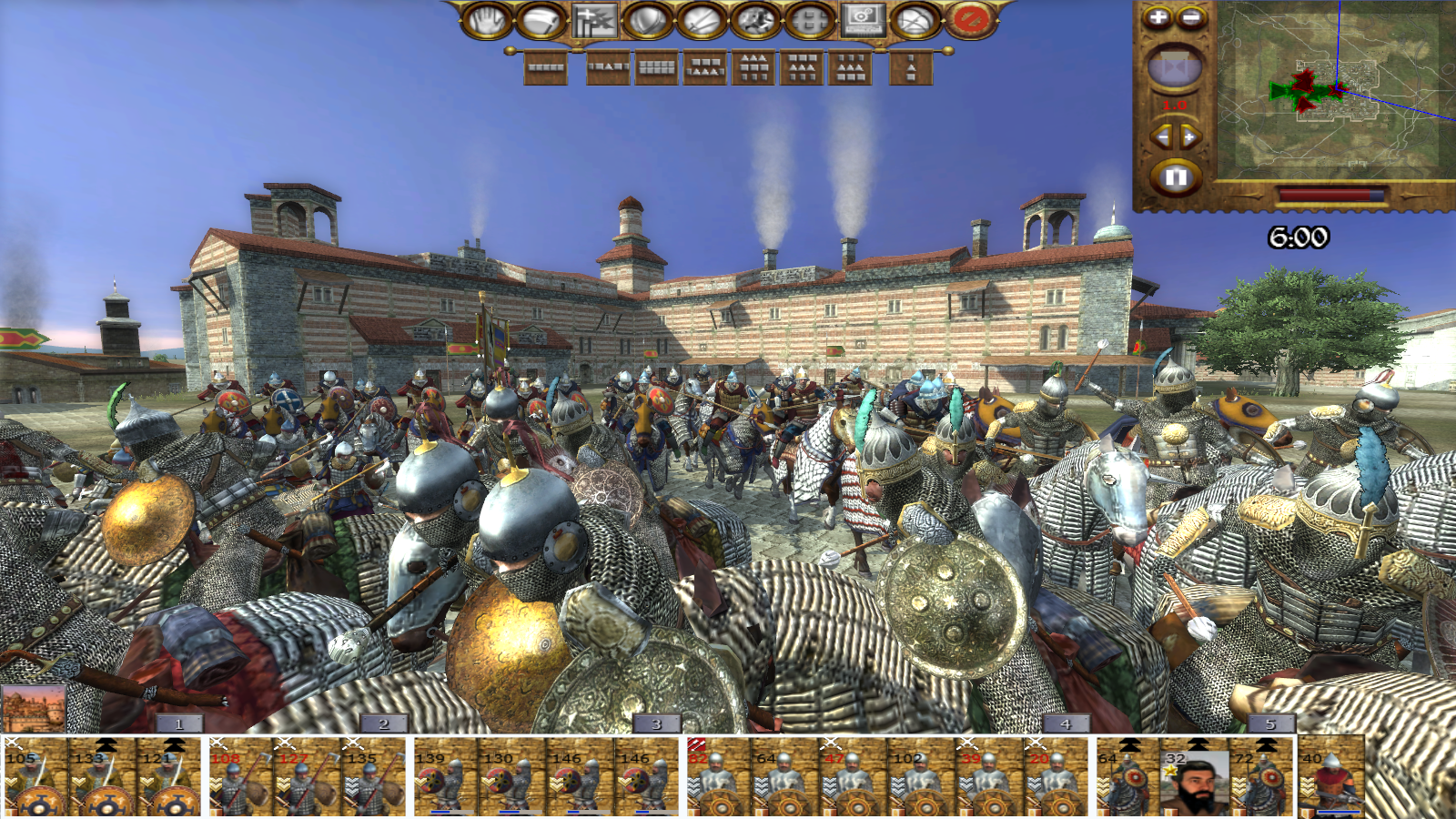
Task: Open the group formations flags button
Action: pyautogui.click(x=594, y=19)
